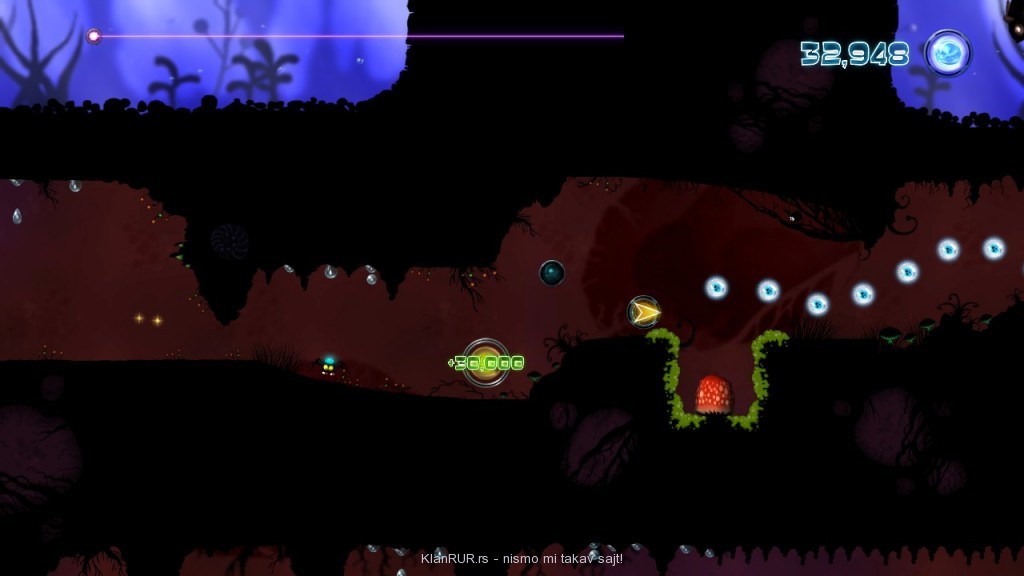Click the level progress bar's glowing marker
Viewport: 1024px width, 576px height.
click(94, 36)
